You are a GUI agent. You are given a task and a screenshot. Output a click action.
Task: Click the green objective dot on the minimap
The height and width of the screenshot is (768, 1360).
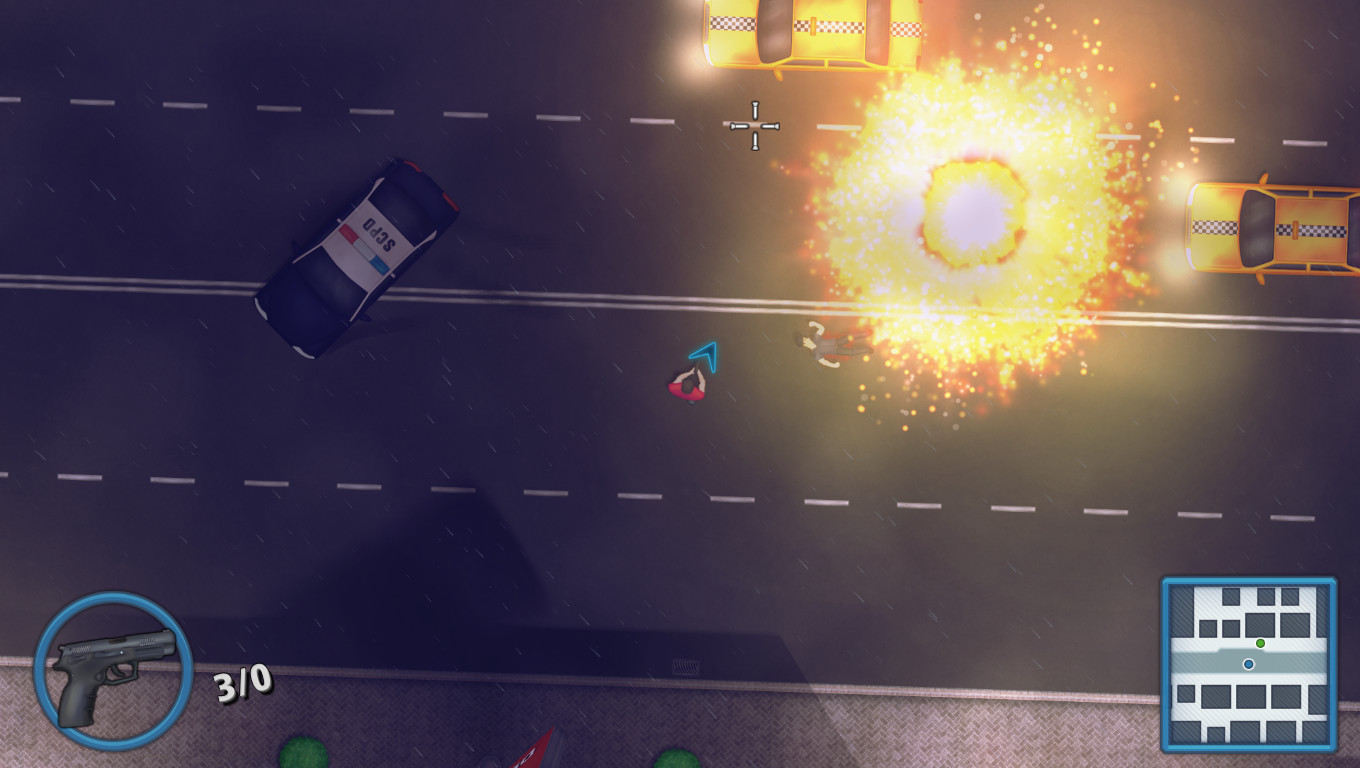[1260, 644]
